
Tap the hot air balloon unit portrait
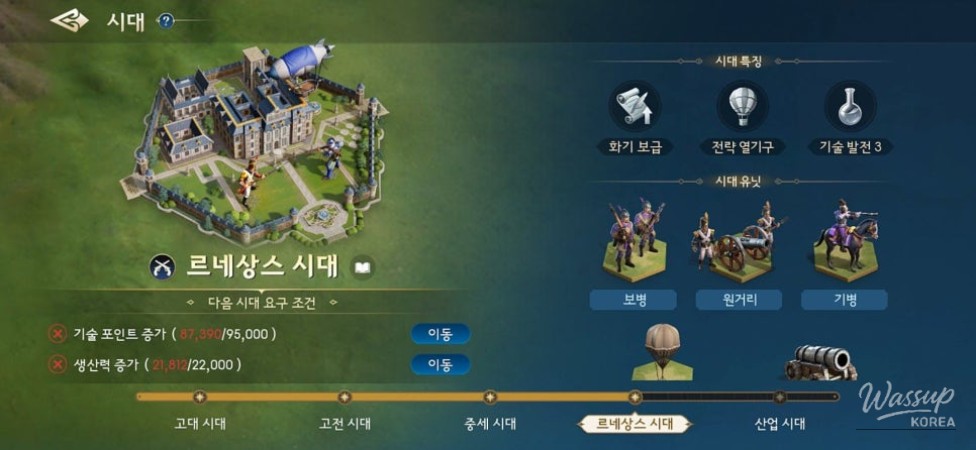[660, 352]
